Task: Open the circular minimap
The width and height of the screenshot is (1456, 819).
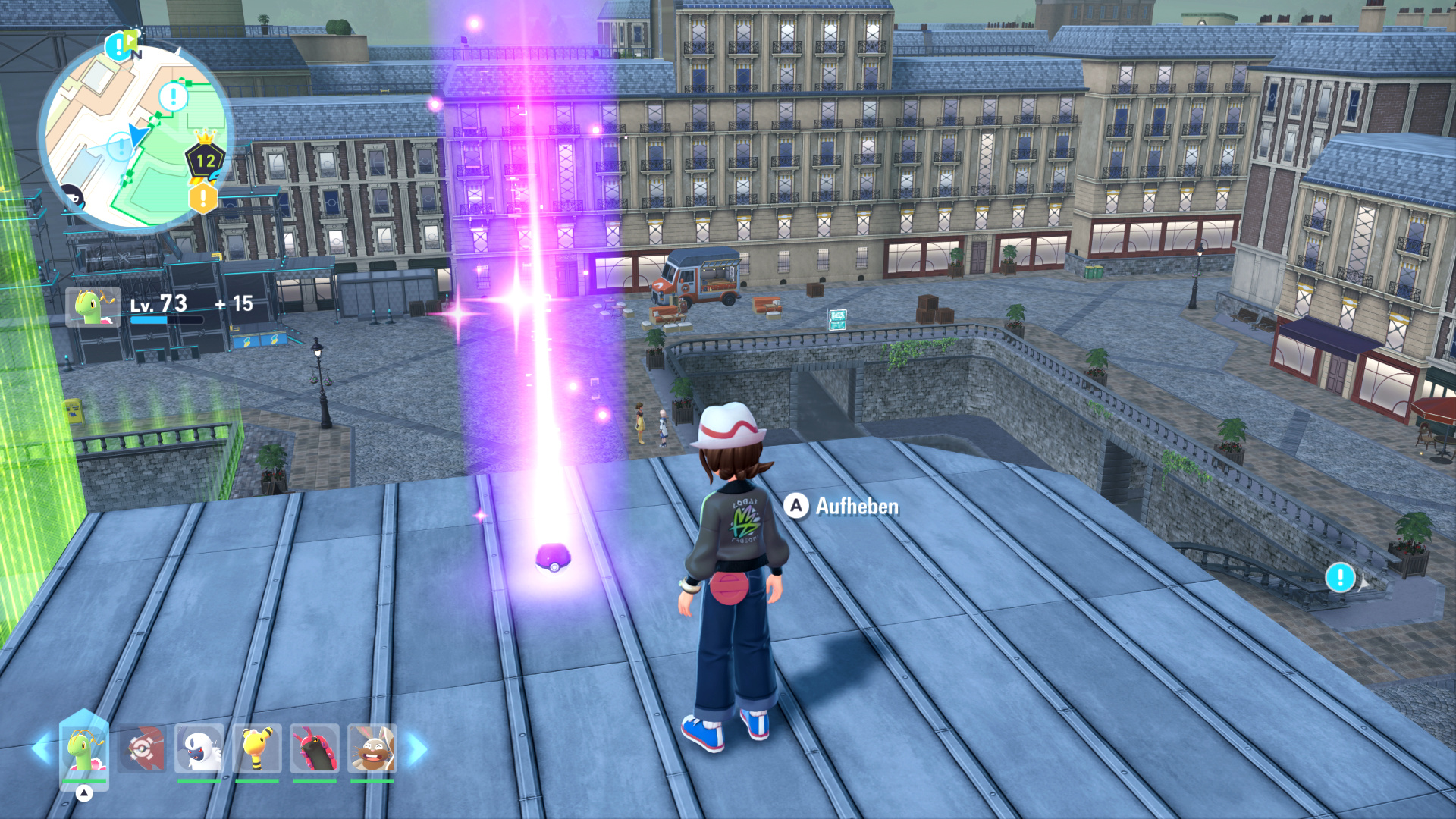Action: point(134,136)
